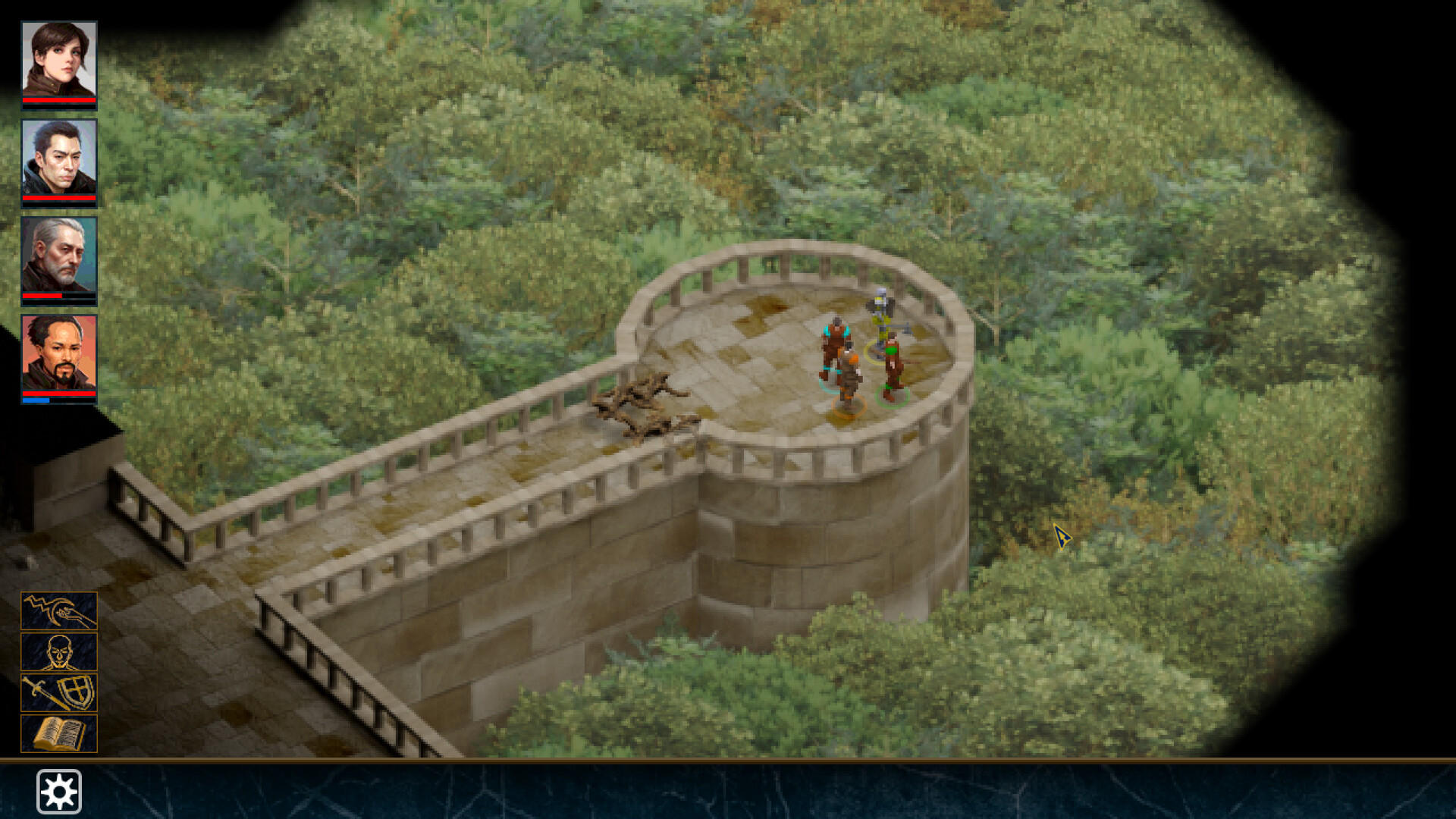1456x819 pixels.
Task: Open settings using the gear icon
Action: tap(61, 790)
